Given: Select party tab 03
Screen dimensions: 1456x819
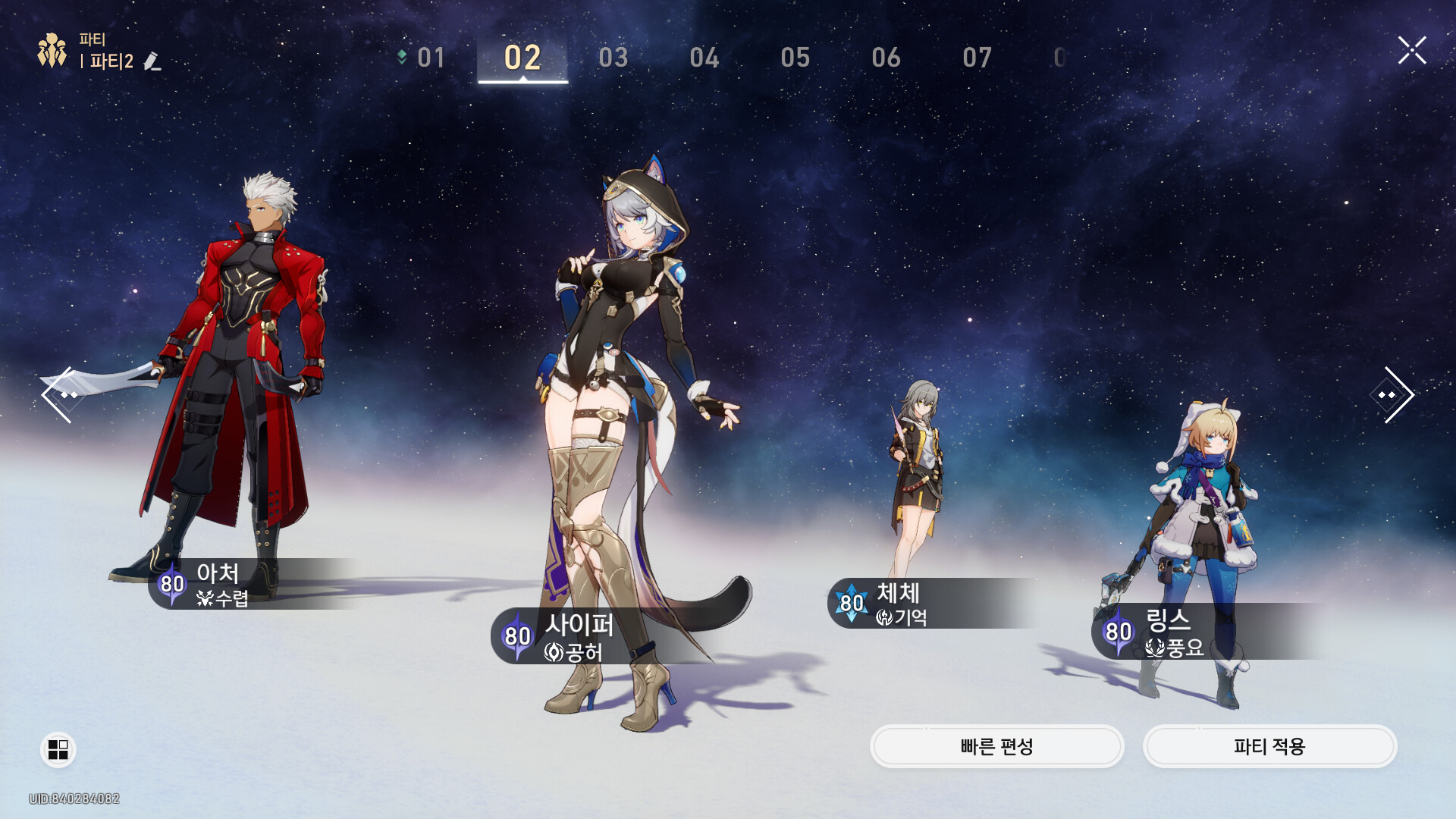Looking at the screenshot, I should tap(613, 58).
